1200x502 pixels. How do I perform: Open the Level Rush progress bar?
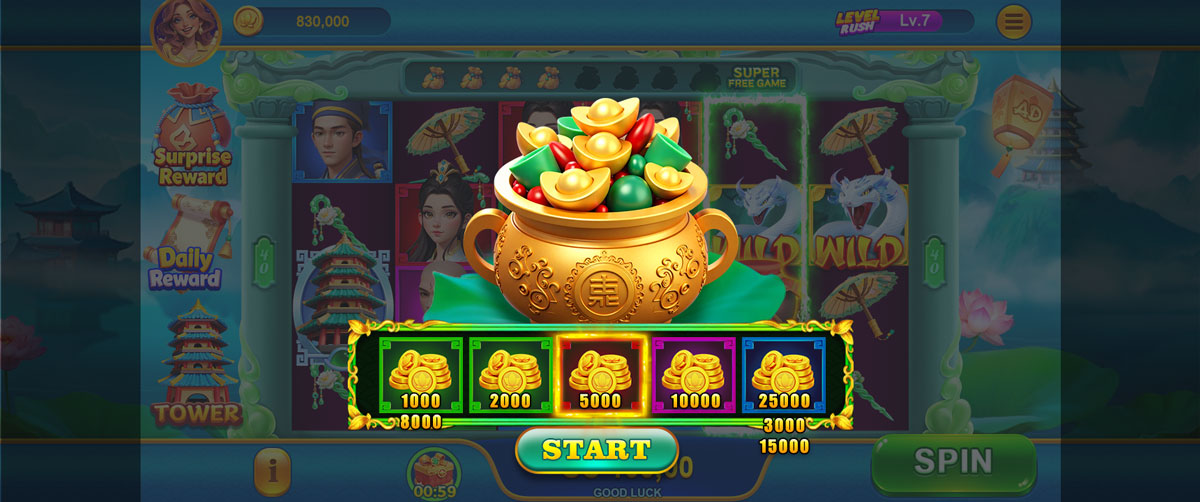click(x=904, y=21)
